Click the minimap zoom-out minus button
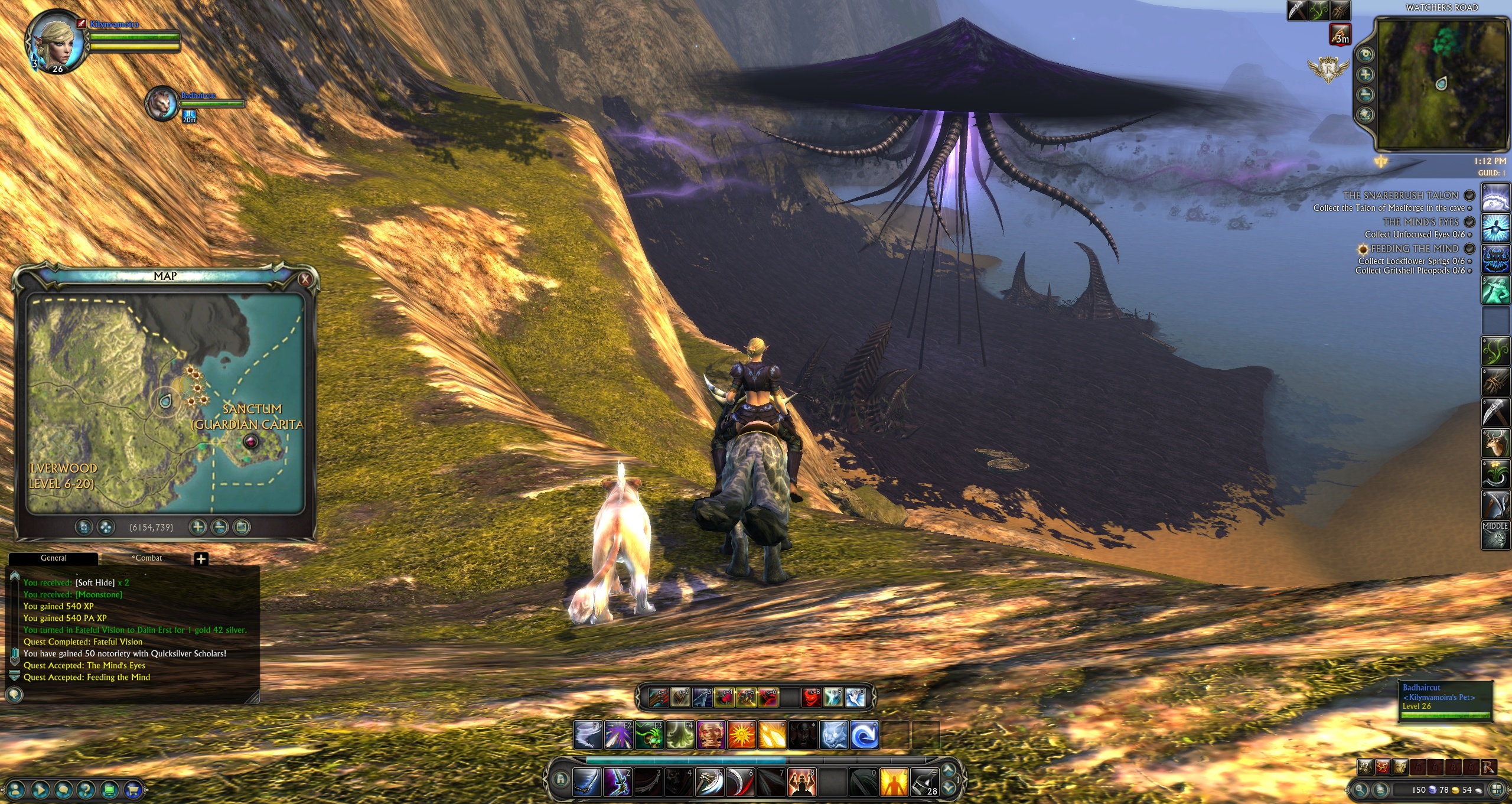This screenshot has width=1512, height=804. tap(1365, 95)
